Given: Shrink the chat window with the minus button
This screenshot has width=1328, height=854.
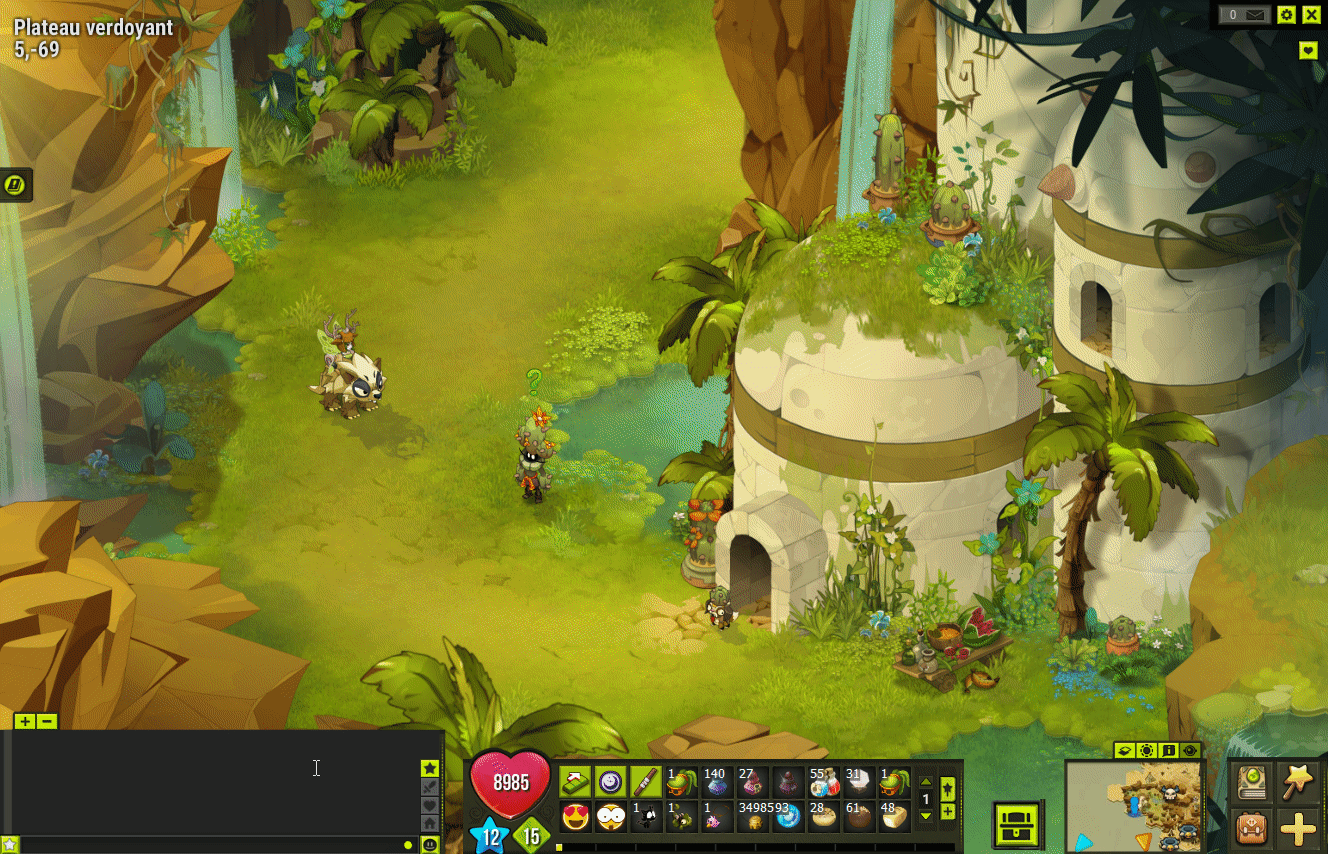Looking at the screenshot, I should pos(46,721).
